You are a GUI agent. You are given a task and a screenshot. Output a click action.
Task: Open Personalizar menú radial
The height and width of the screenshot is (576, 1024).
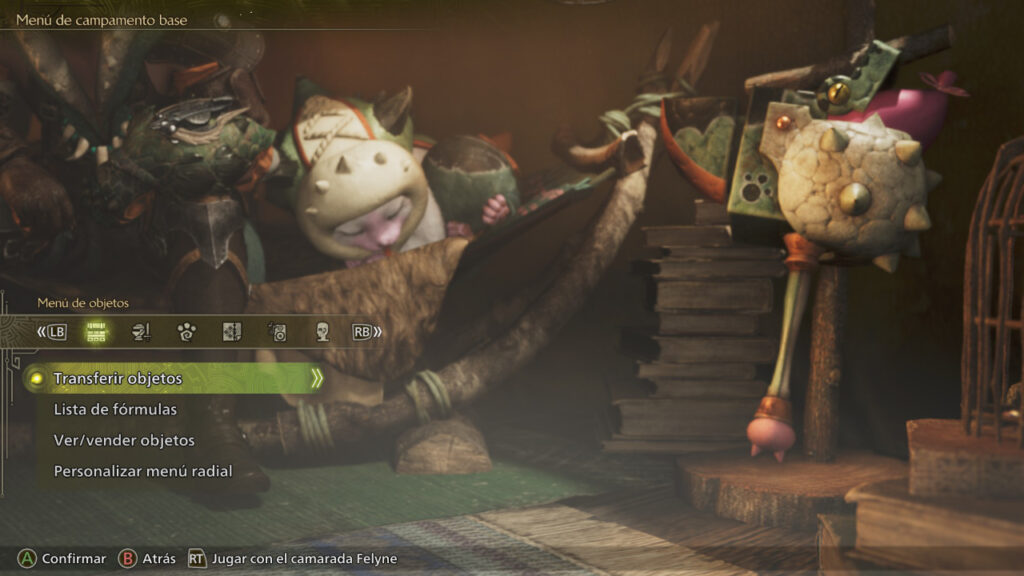pos(143,471)
